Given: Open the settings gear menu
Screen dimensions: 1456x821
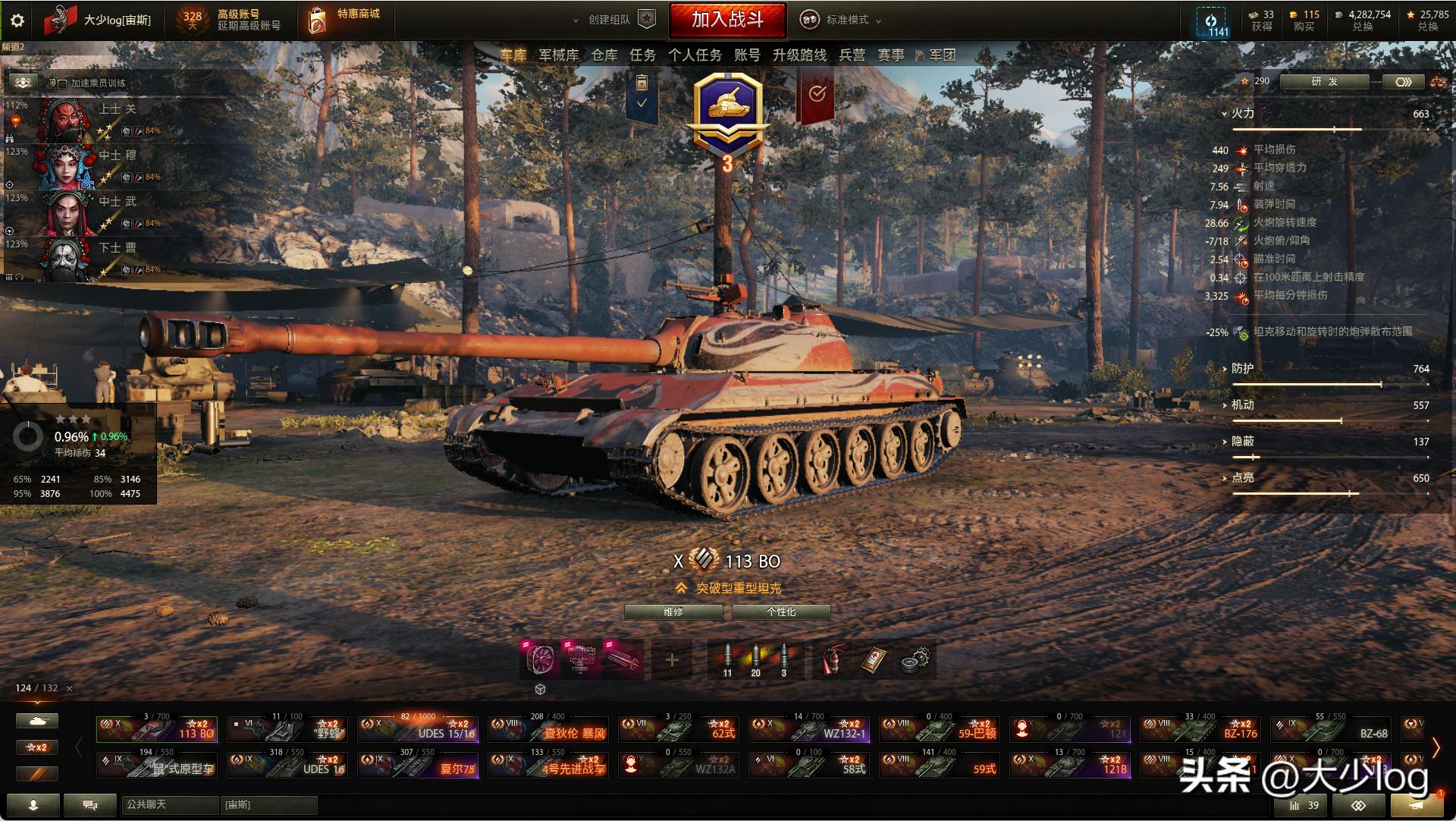Looking at the screenshot, I should click(x=17, y=20).
